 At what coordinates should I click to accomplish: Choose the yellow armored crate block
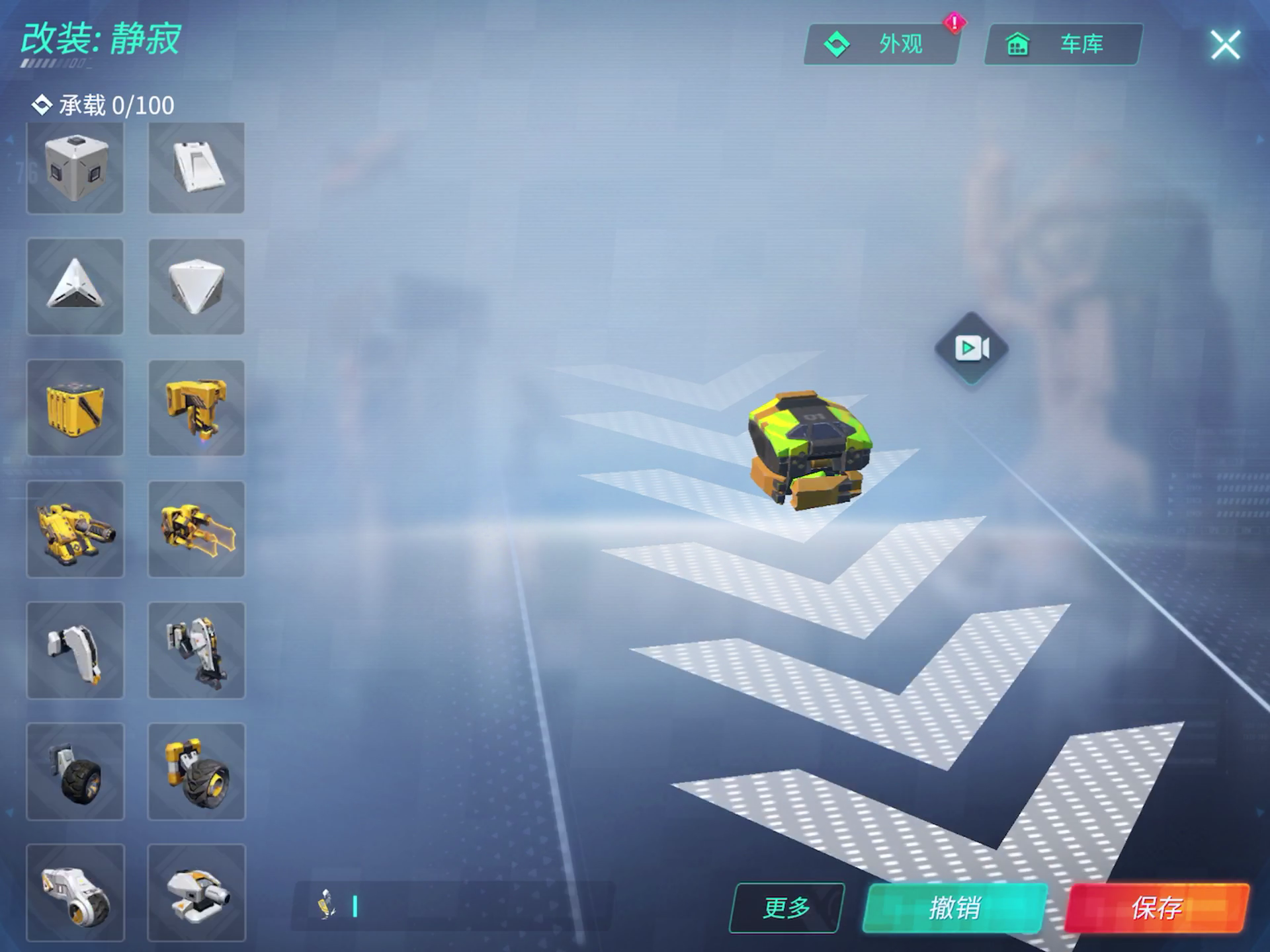[75, 408]
